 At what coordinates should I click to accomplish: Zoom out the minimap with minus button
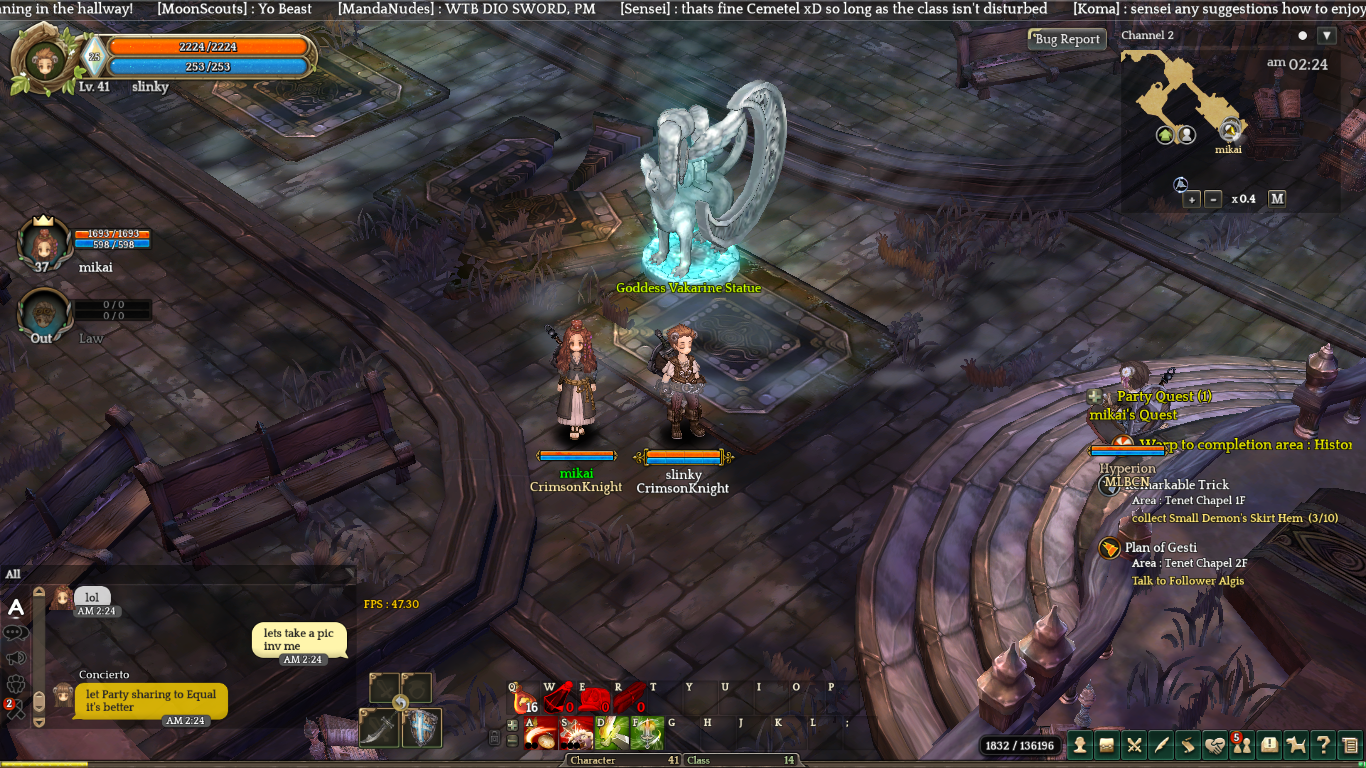coord(1213,199)
